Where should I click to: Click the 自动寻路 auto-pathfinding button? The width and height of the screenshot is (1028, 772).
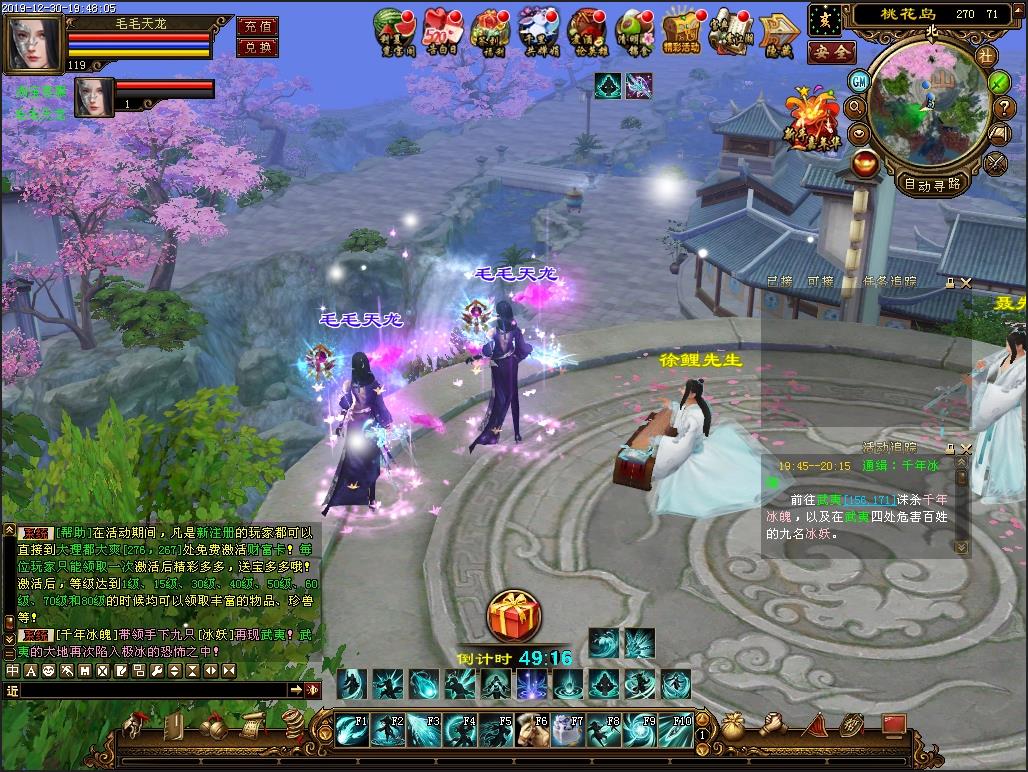pos(932,183)
